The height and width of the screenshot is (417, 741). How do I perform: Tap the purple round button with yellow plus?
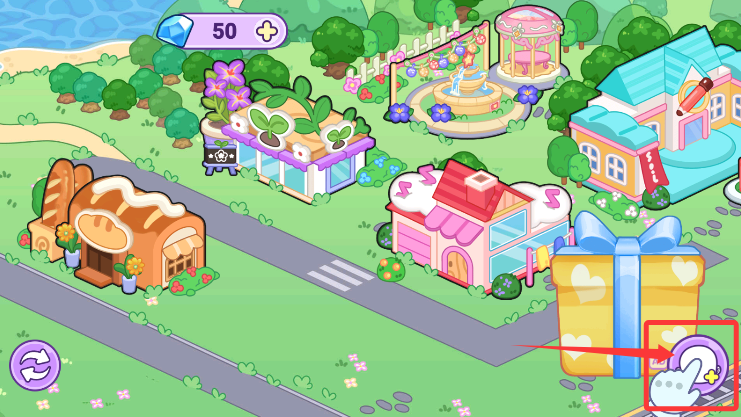(x=698, y=365)
